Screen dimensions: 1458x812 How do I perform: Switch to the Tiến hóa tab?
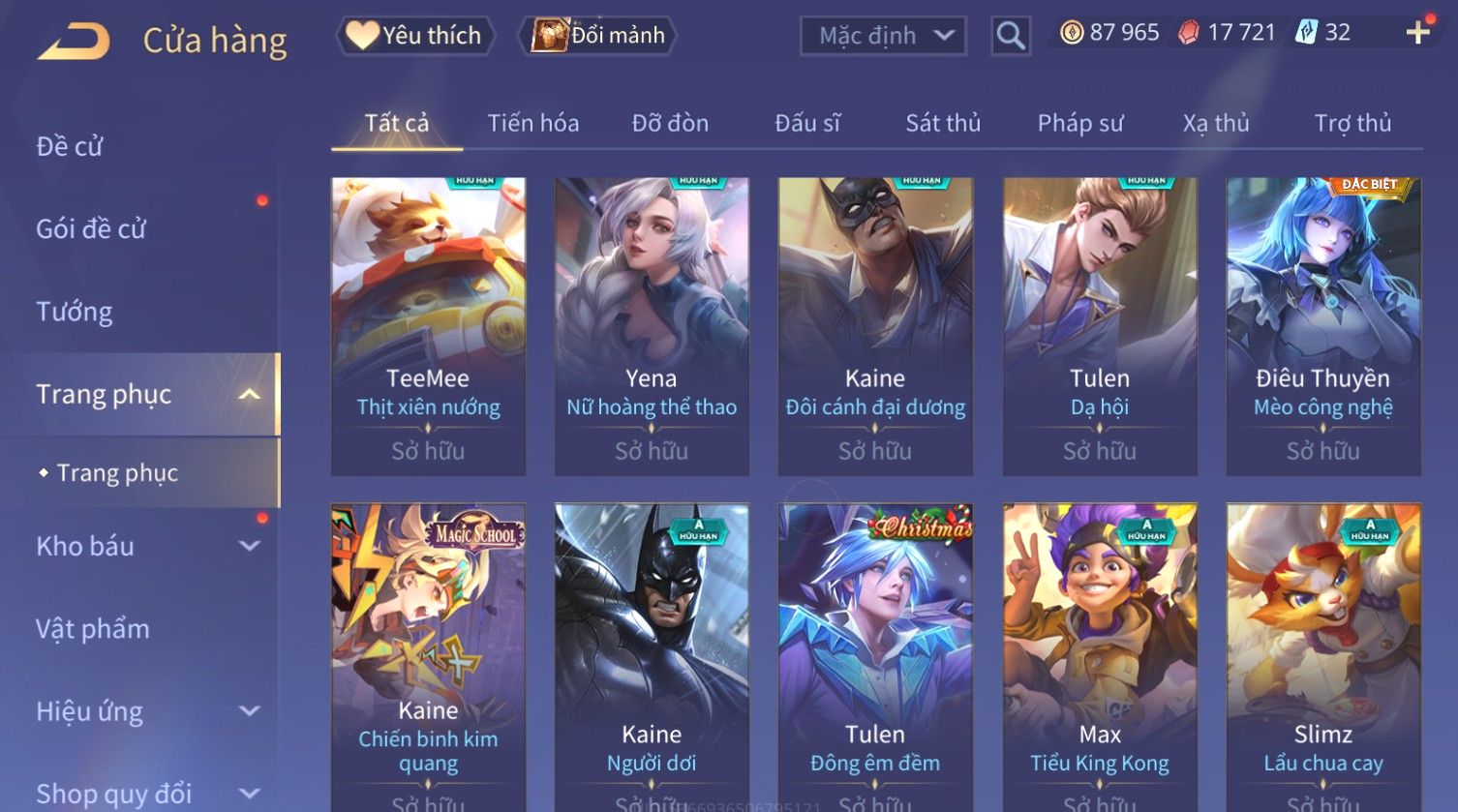(x=533, y=124)
